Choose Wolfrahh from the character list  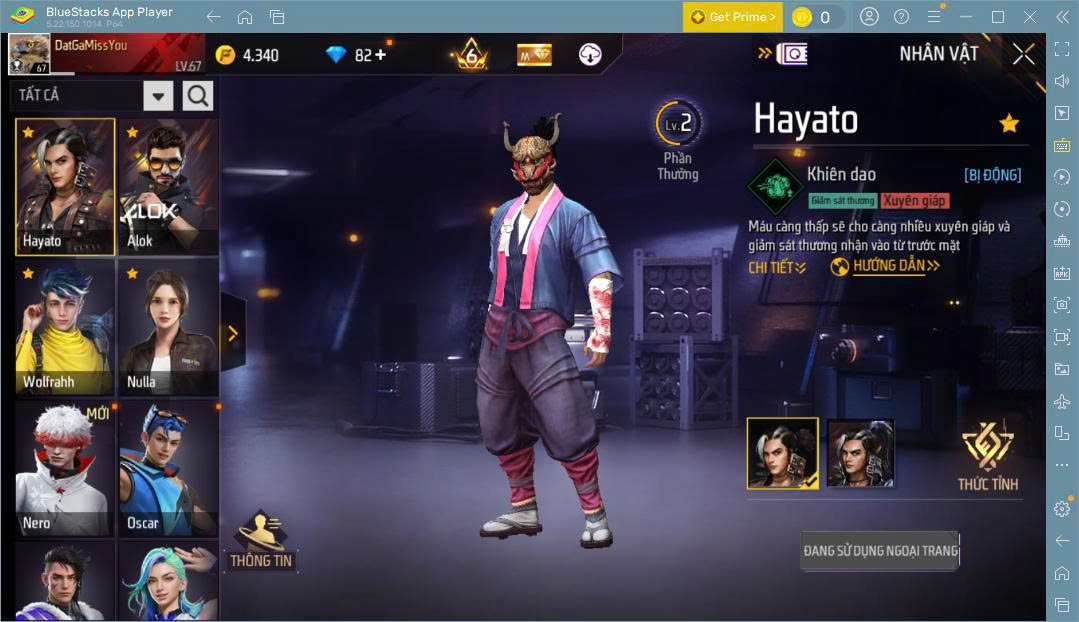pos(65,327)
